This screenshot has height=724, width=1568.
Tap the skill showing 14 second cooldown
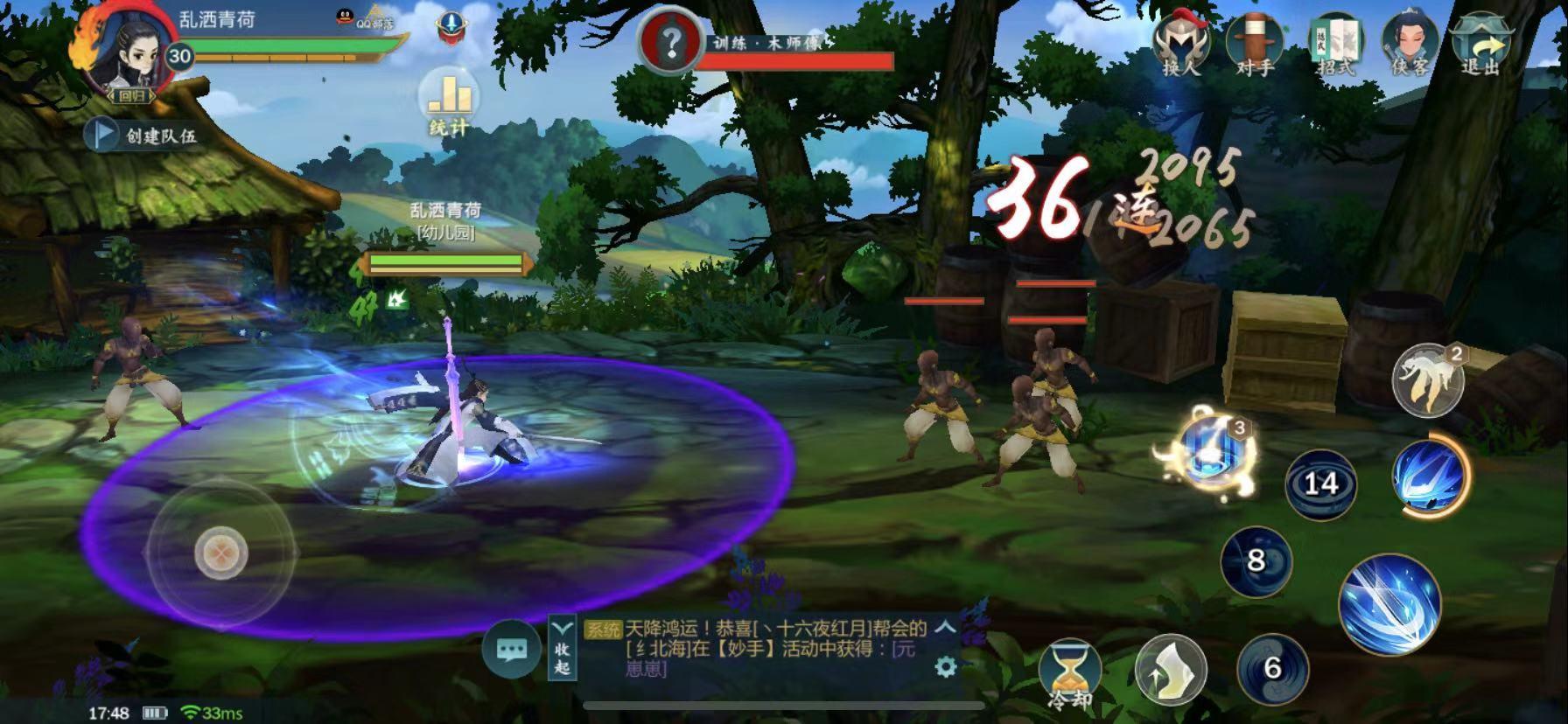click(1320, 484)
